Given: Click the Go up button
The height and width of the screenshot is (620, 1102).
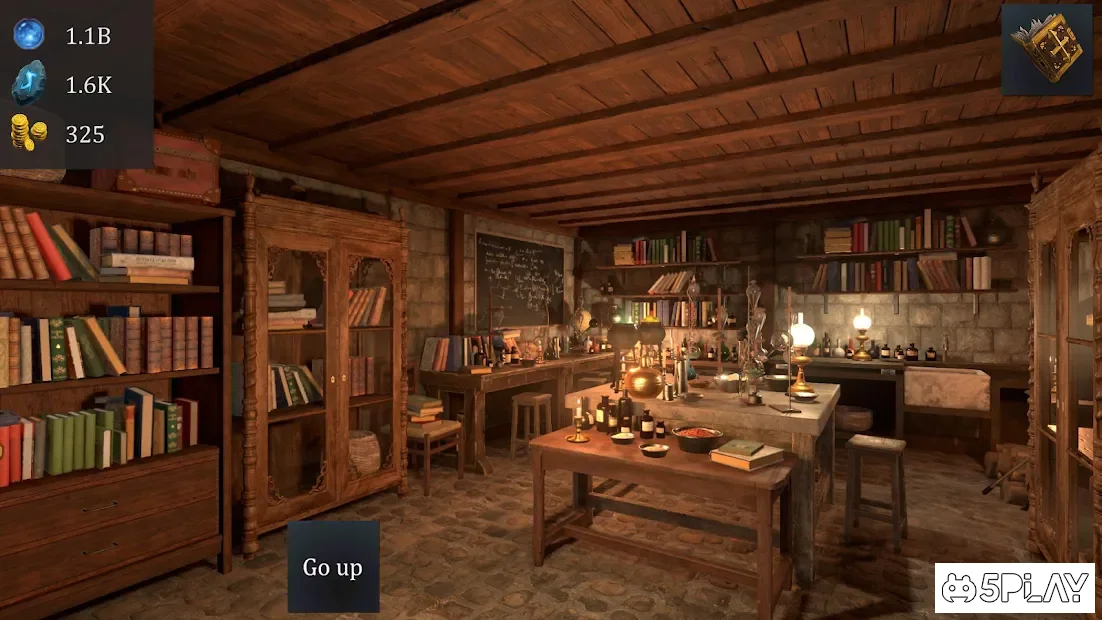Looking at the screenshot, I should (x=333, y=567).
